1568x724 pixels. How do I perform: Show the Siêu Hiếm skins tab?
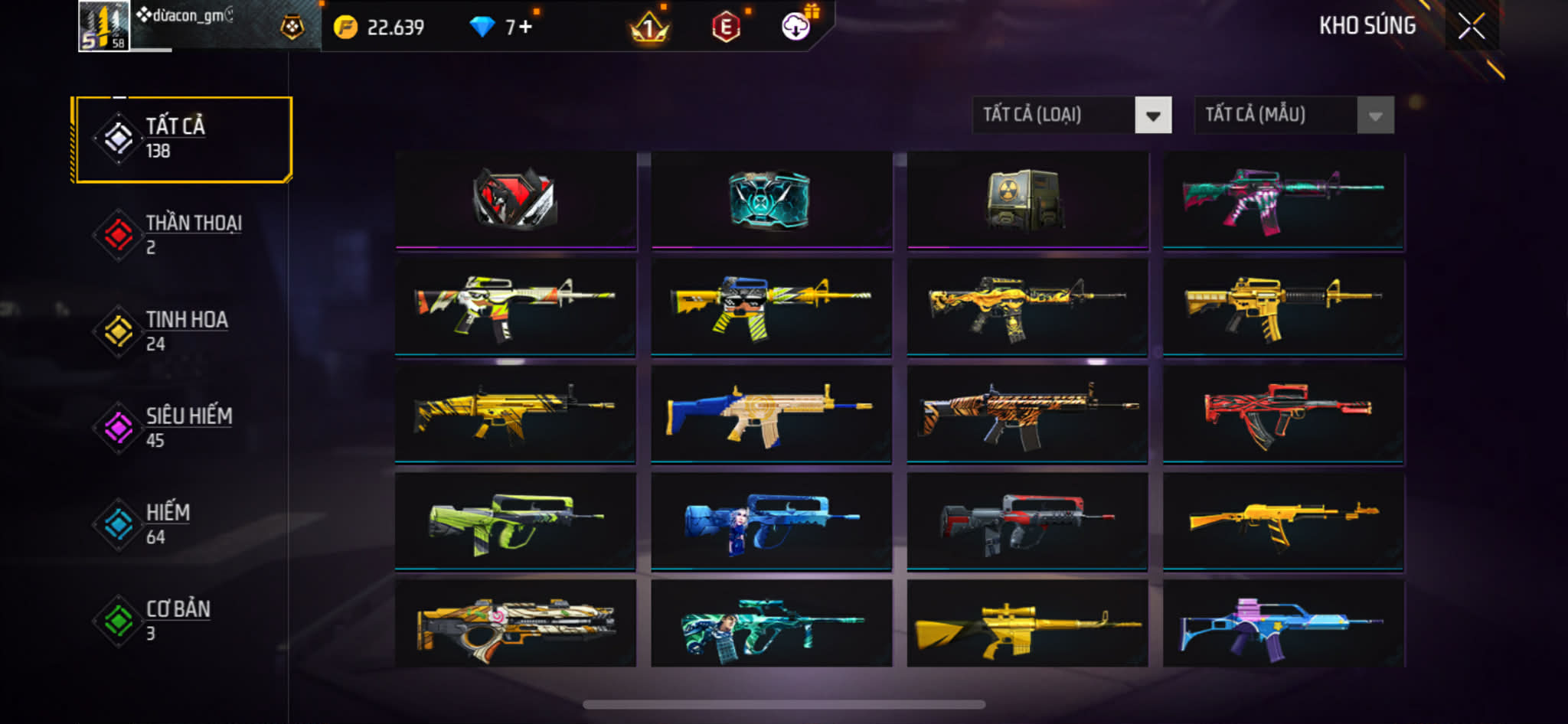coord(183,428)
